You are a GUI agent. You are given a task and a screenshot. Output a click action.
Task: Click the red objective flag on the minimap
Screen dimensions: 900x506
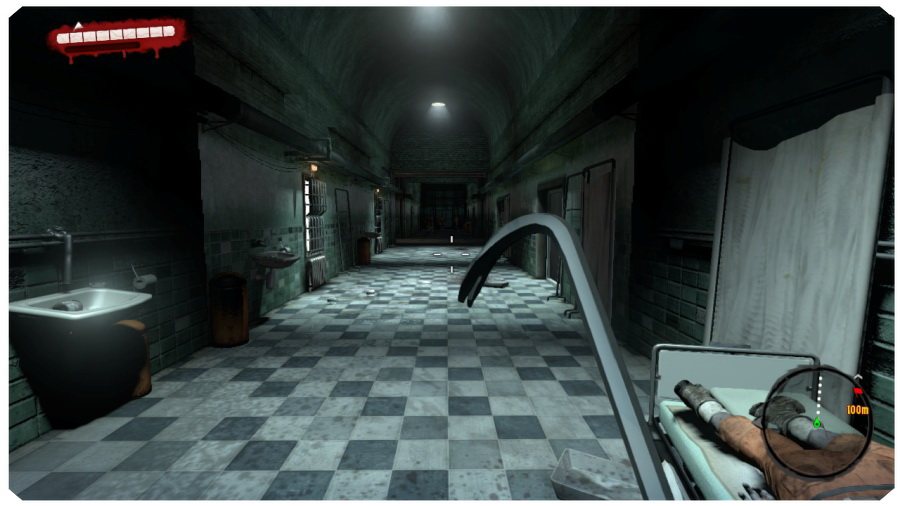(x=857, y=391)
